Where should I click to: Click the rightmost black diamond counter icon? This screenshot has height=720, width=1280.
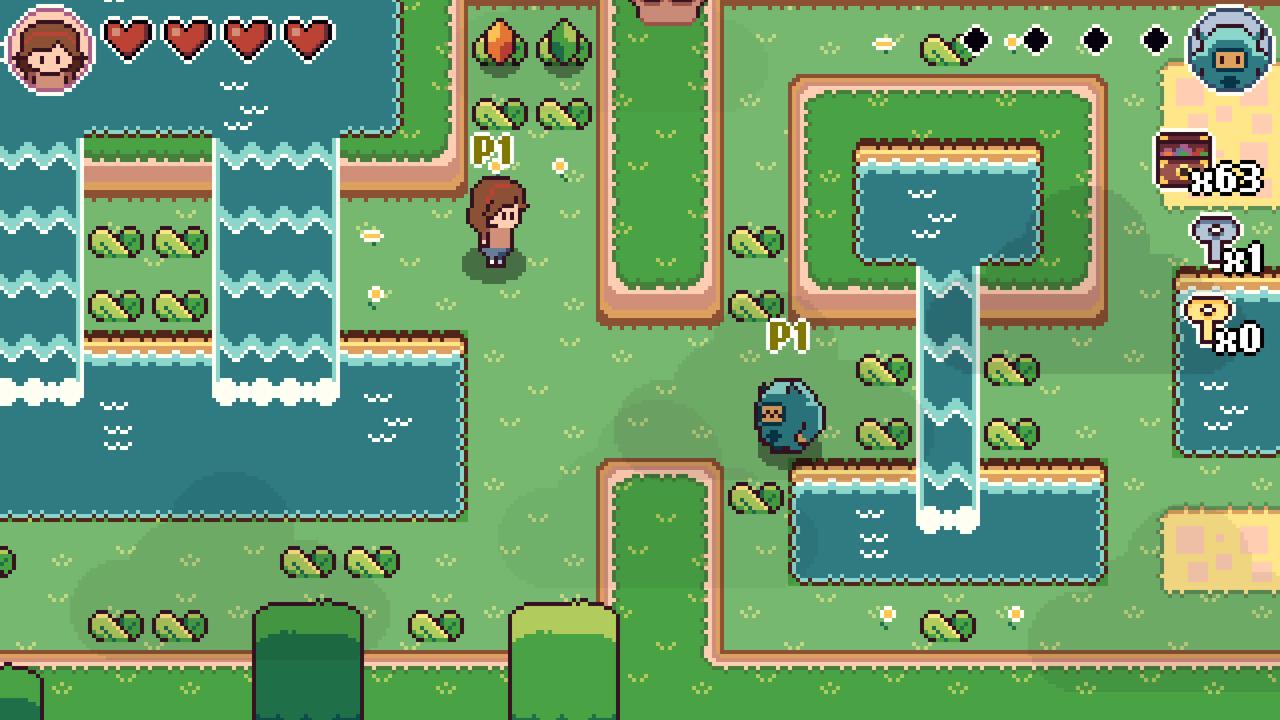coord(1155,40)
